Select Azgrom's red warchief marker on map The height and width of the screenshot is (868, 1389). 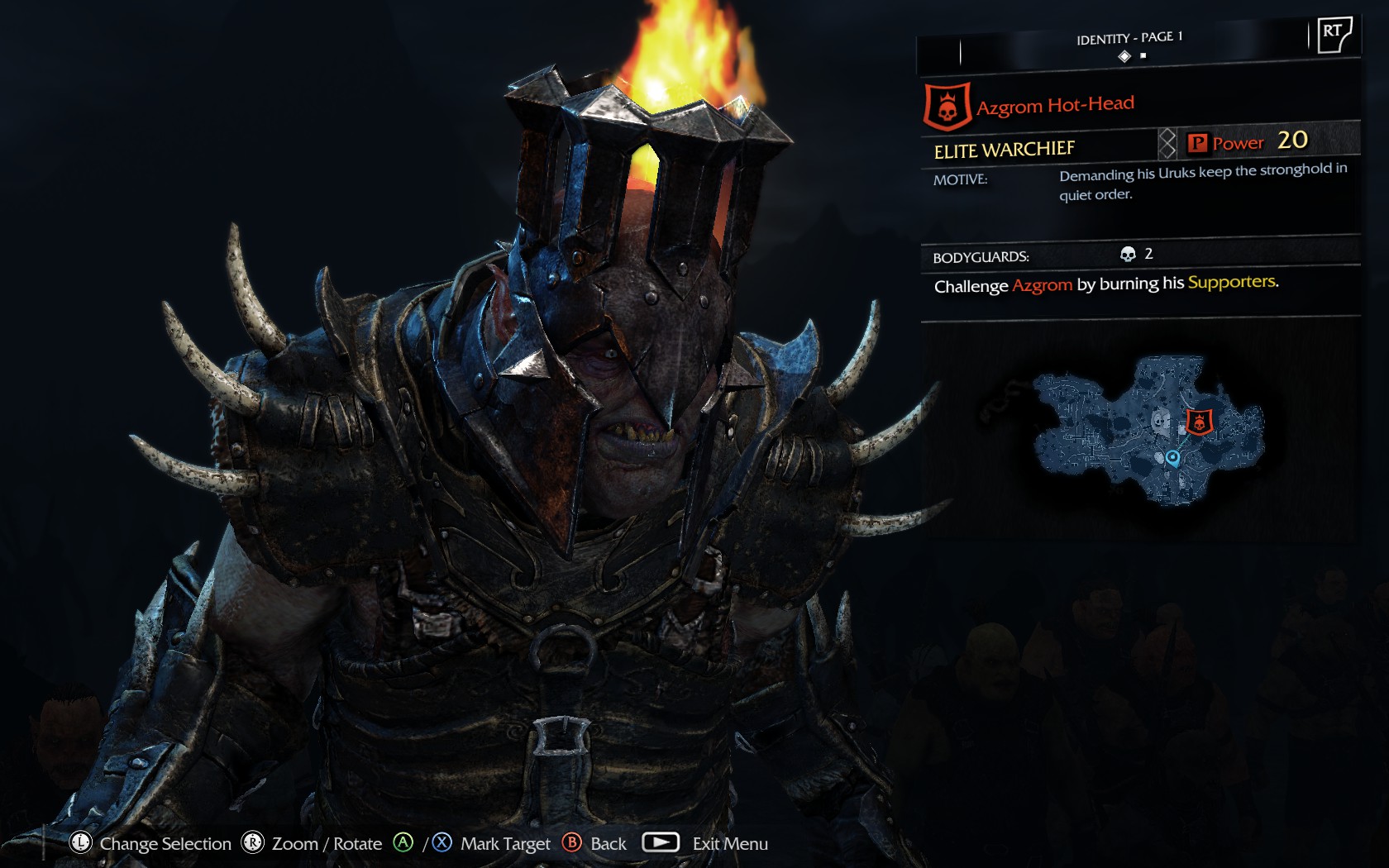pos(1199,422)
